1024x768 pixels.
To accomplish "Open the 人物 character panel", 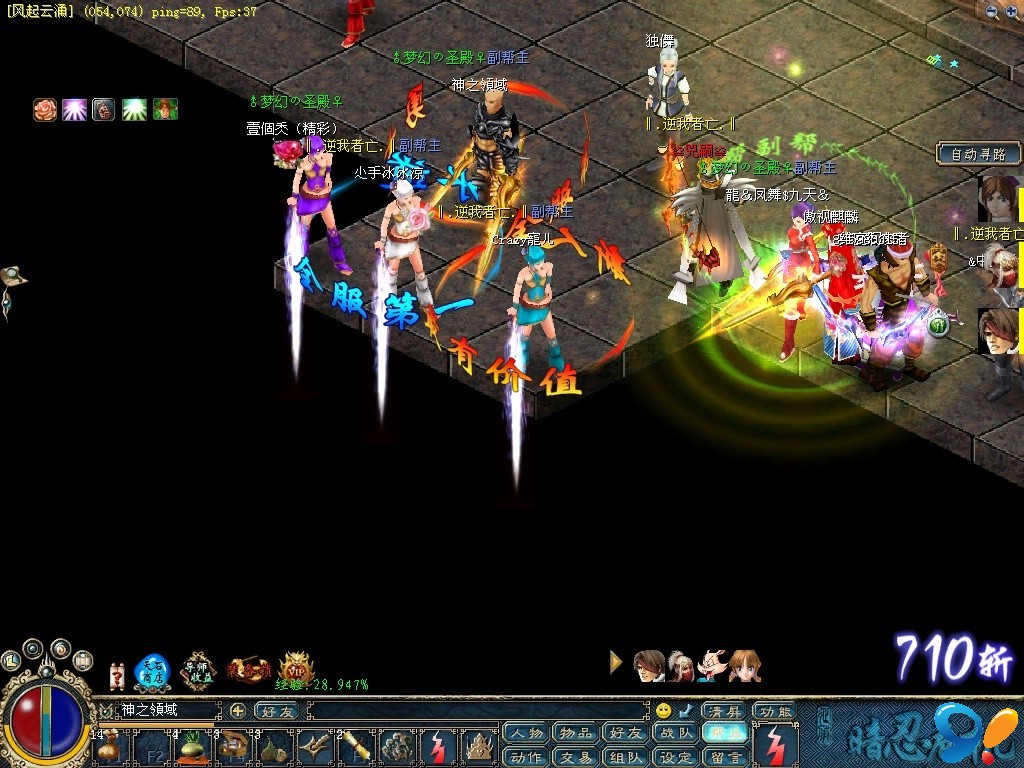I will click(x=526, y=733).
